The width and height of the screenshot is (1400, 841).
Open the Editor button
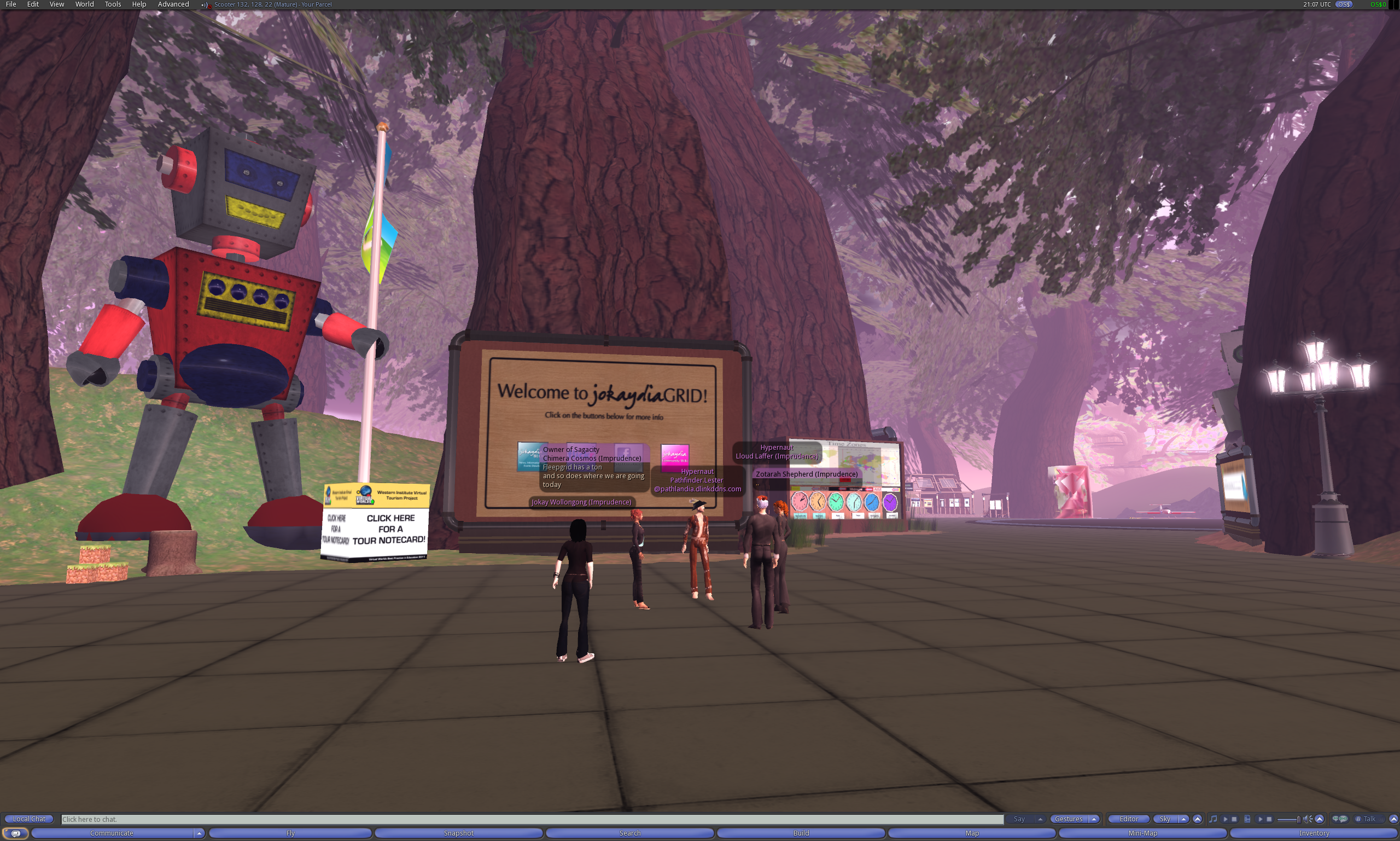point(1128,819)
